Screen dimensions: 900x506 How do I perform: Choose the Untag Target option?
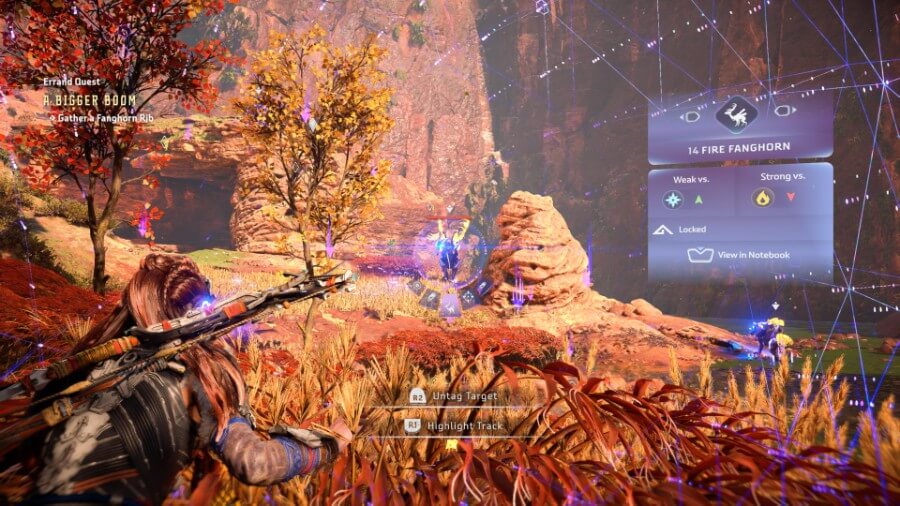coord(455,396)
